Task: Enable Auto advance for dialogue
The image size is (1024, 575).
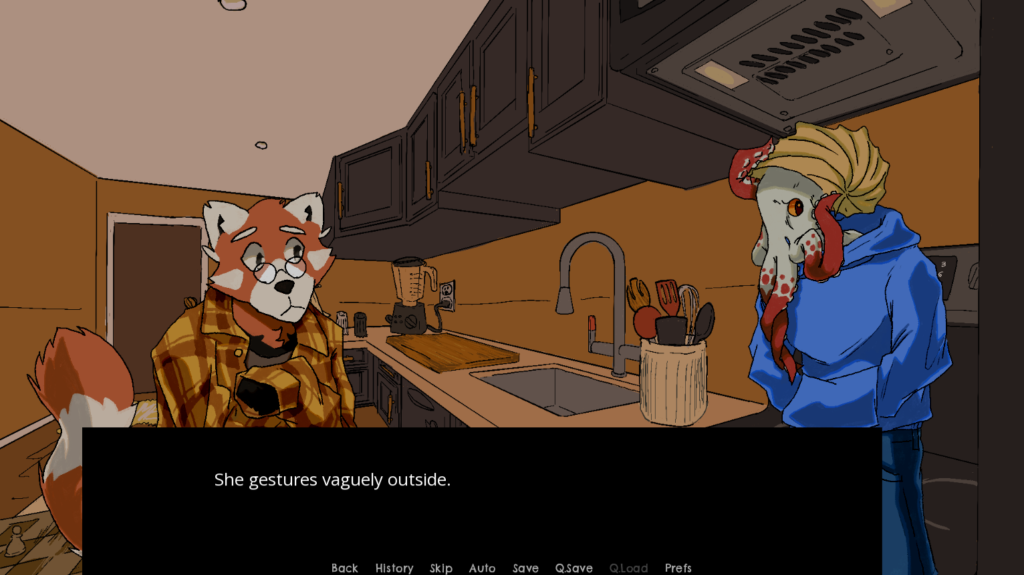Action: (x=482, y=568)
